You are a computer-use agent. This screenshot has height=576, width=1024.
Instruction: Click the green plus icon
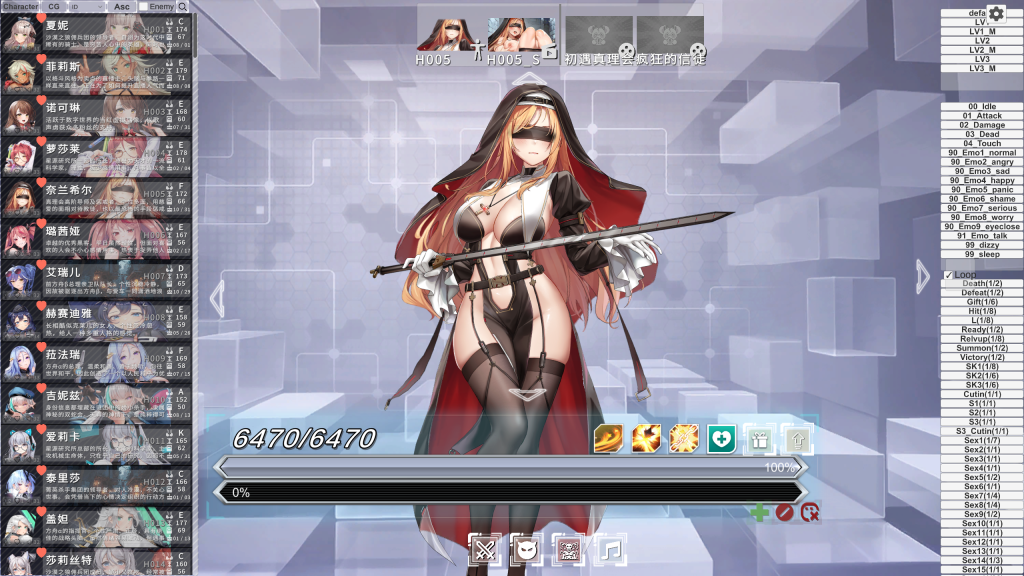pos(759,513)
